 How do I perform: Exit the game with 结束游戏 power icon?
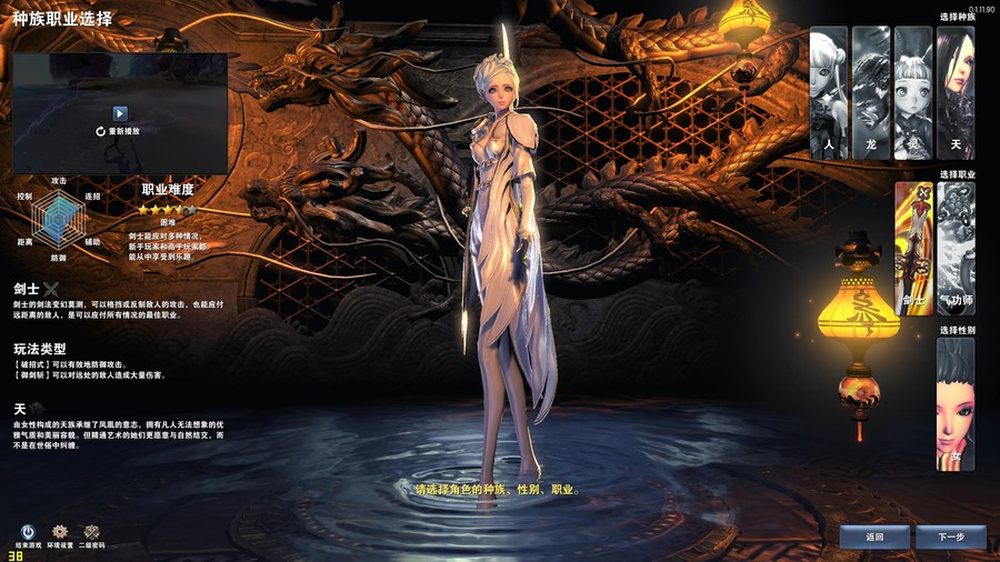[x=28, y=534]
